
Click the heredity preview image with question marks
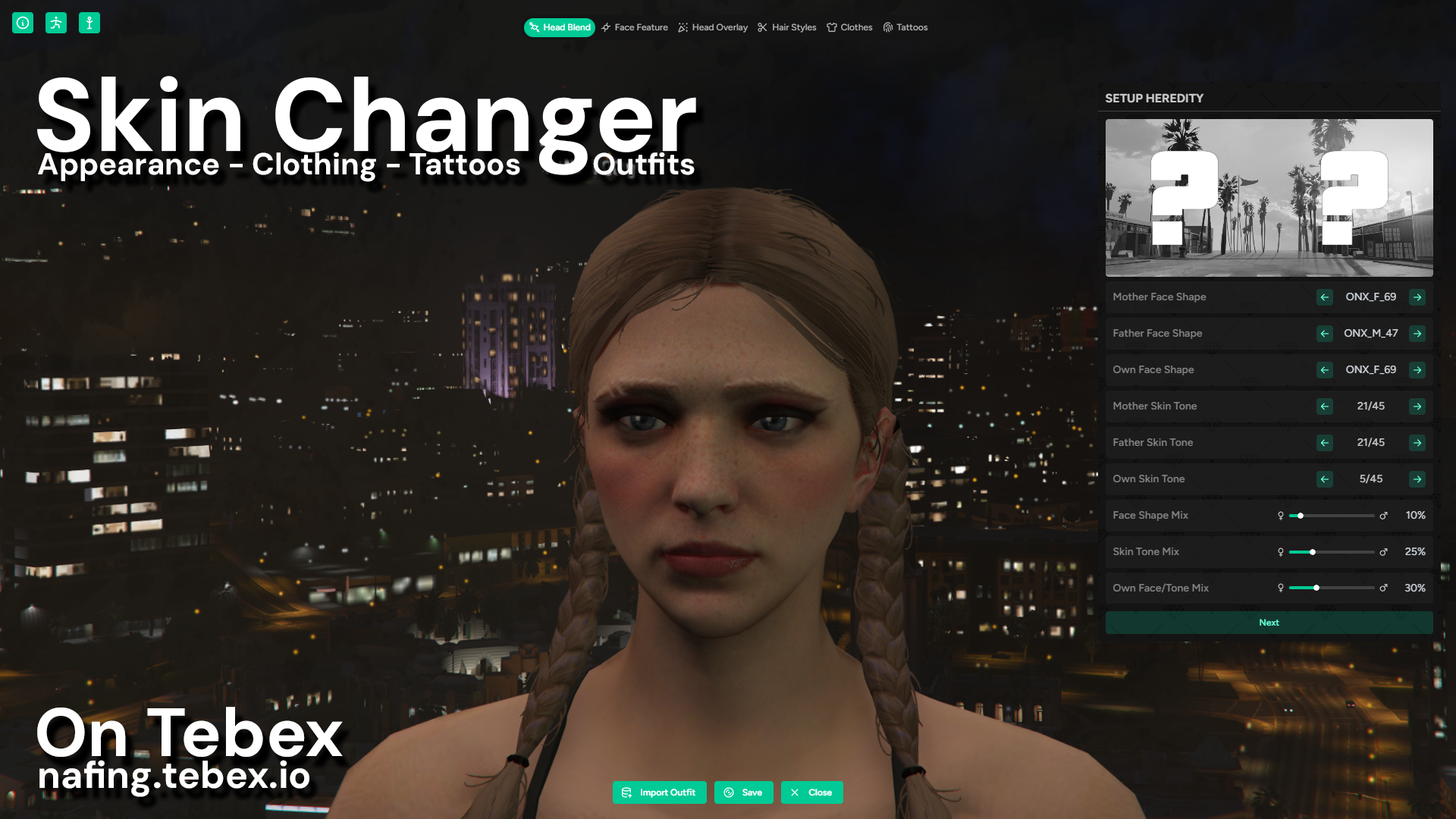click(1269, 198)
